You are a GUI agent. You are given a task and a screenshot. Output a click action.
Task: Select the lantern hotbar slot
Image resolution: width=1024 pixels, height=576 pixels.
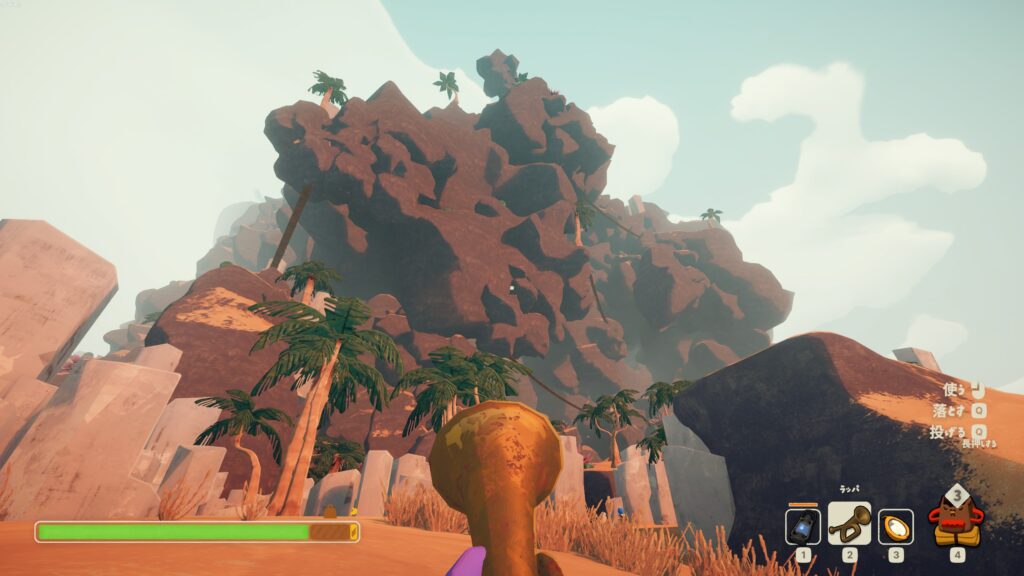click(x=803, y=526)
